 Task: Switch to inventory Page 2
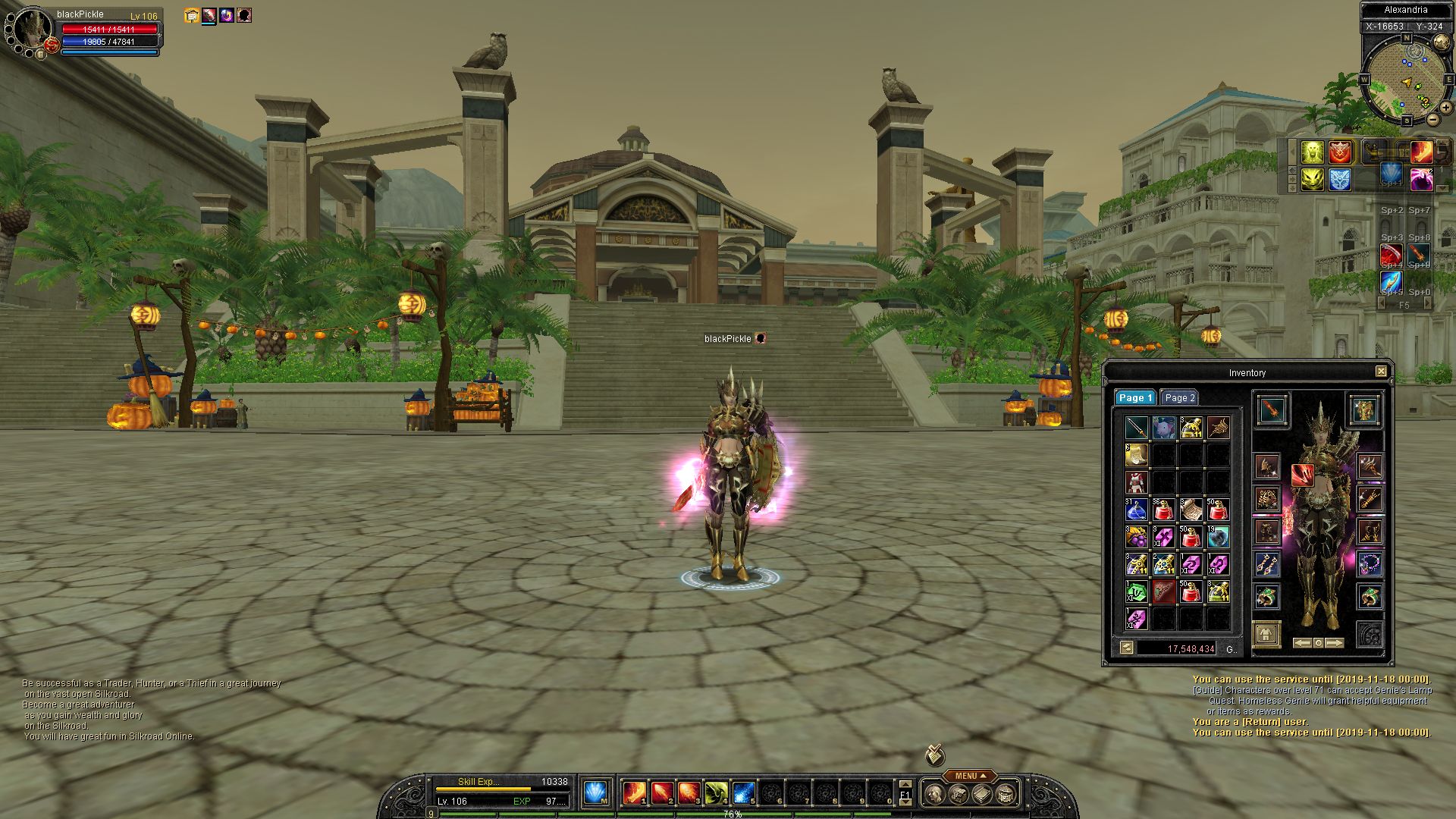[x=1179, y=398]
